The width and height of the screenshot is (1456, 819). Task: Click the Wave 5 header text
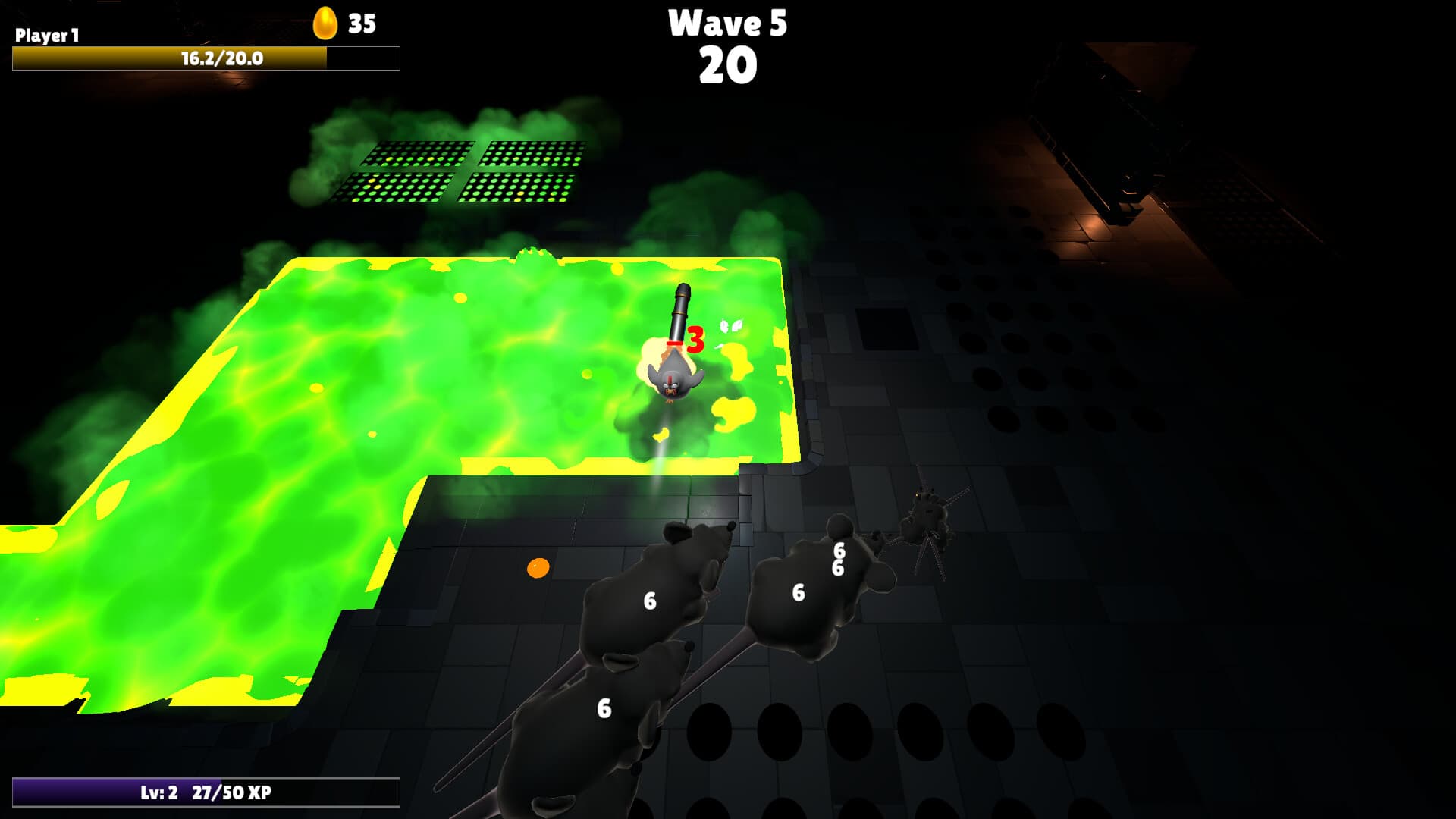coord(727,24)
